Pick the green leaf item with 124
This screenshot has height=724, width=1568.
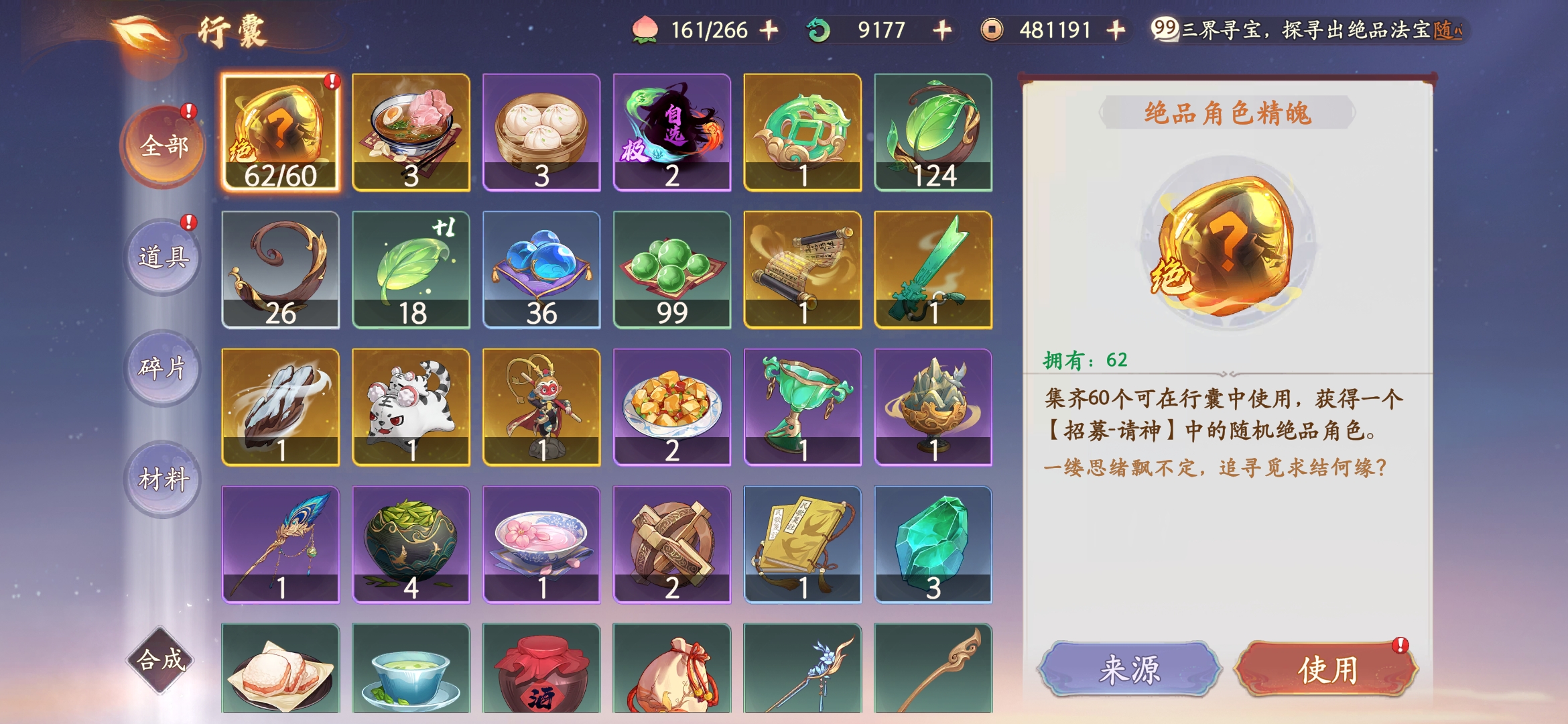coord(933,133)
